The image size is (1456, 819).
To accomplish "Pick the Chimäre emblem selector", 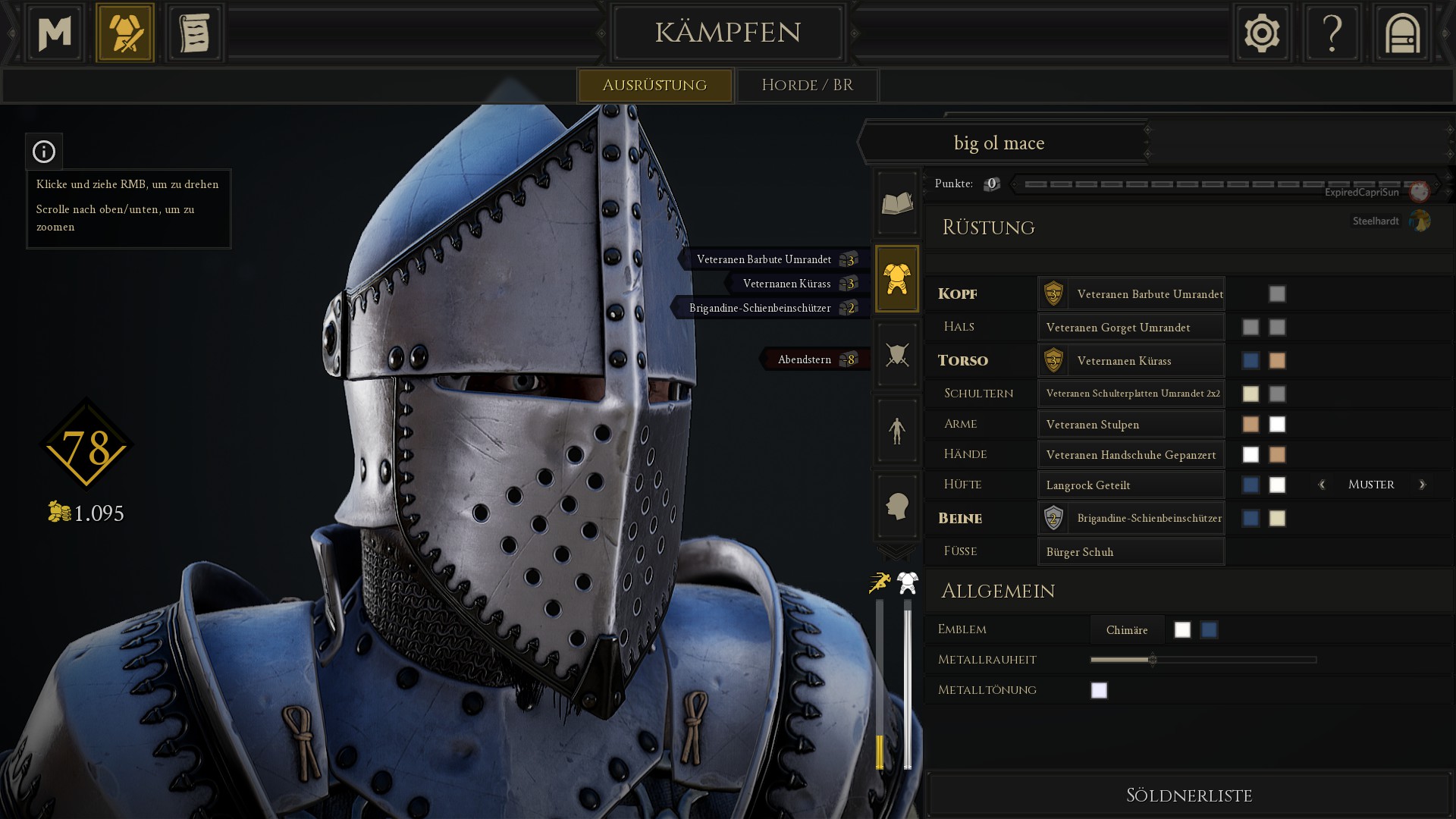I will (1127, 629).
